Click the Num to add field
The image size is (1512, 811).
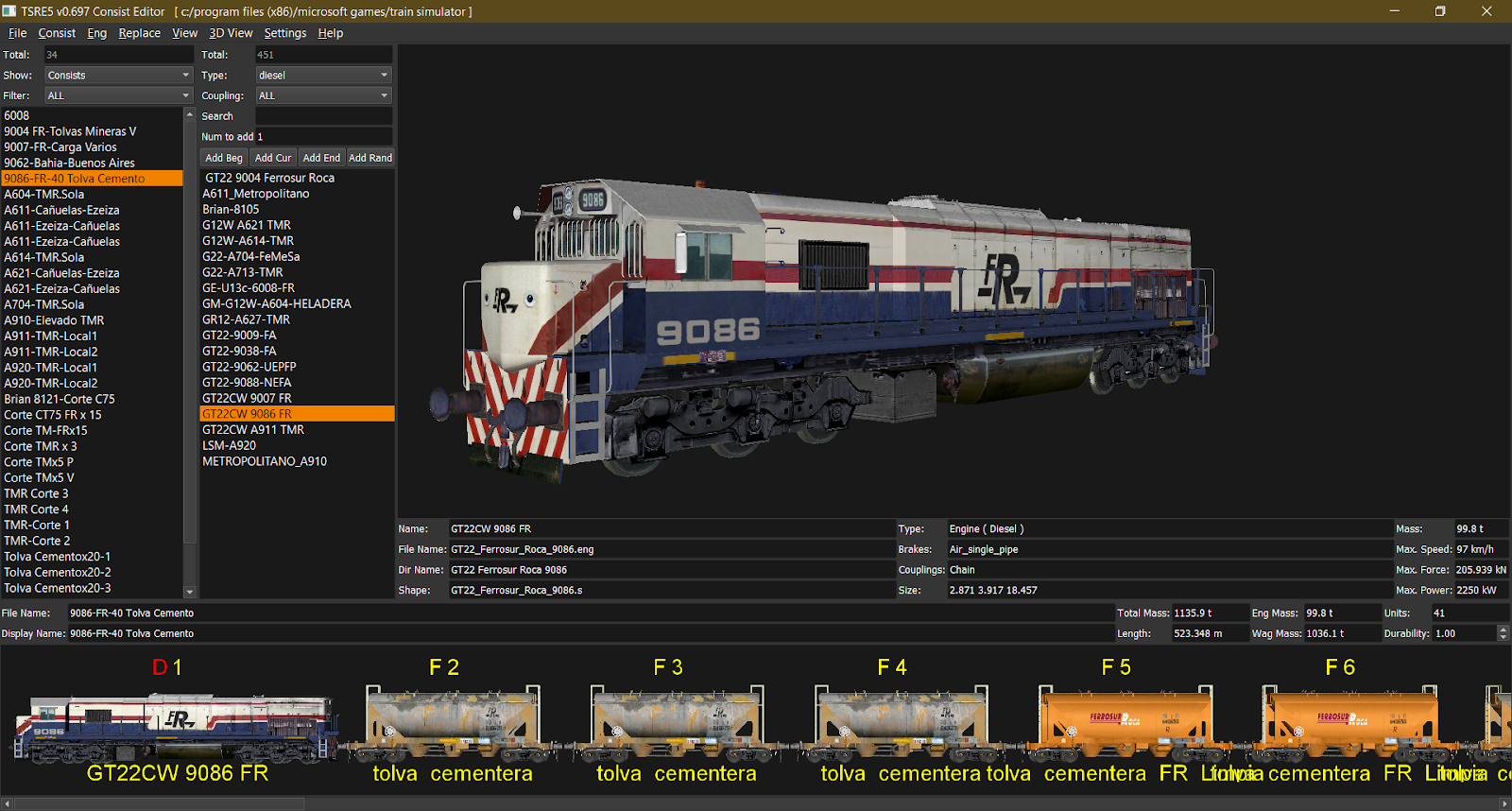pos(324,136)
